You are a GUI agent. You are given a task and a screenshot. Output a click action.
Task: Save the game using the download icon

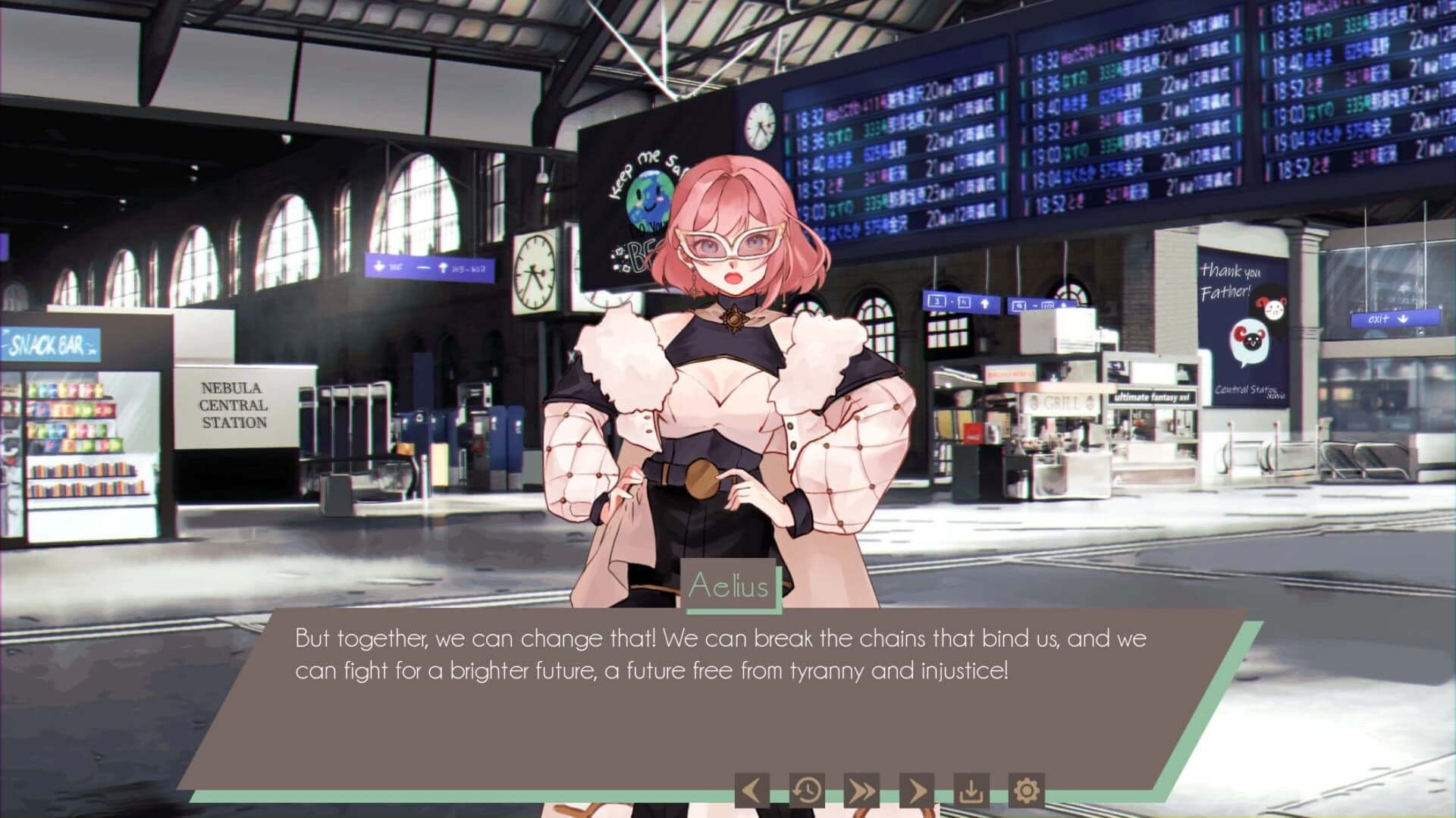pos(971,791)
